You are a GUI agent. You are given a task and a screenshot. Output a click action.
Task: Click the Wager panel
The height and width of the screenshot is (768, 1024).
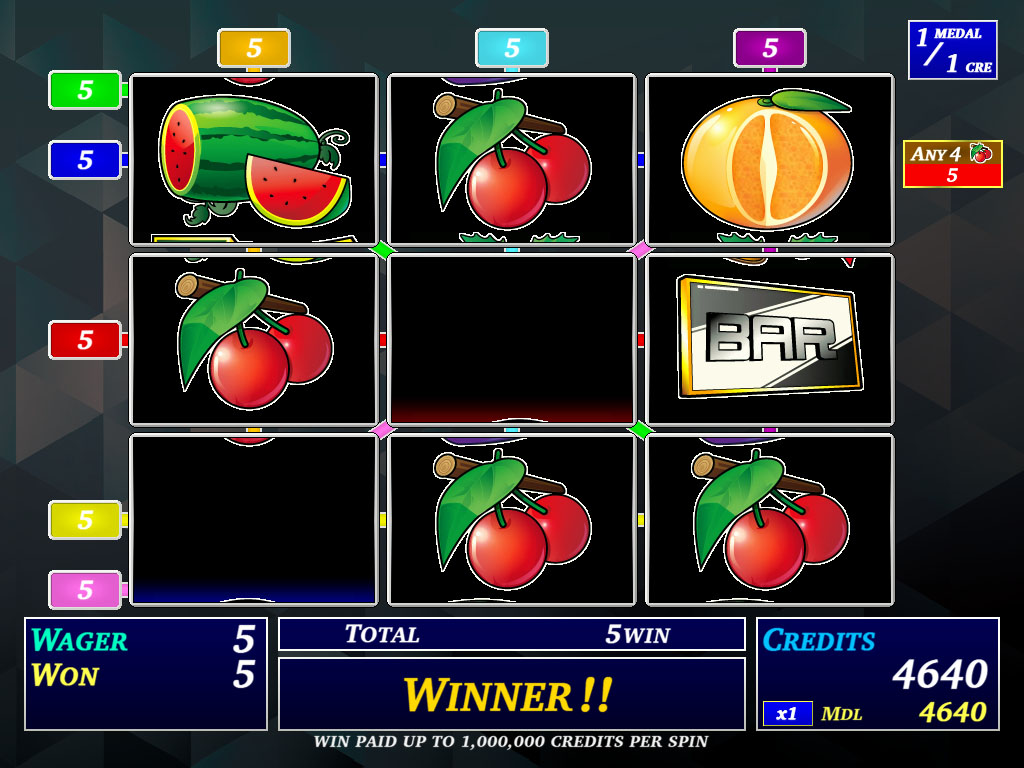tap(146, 673)
